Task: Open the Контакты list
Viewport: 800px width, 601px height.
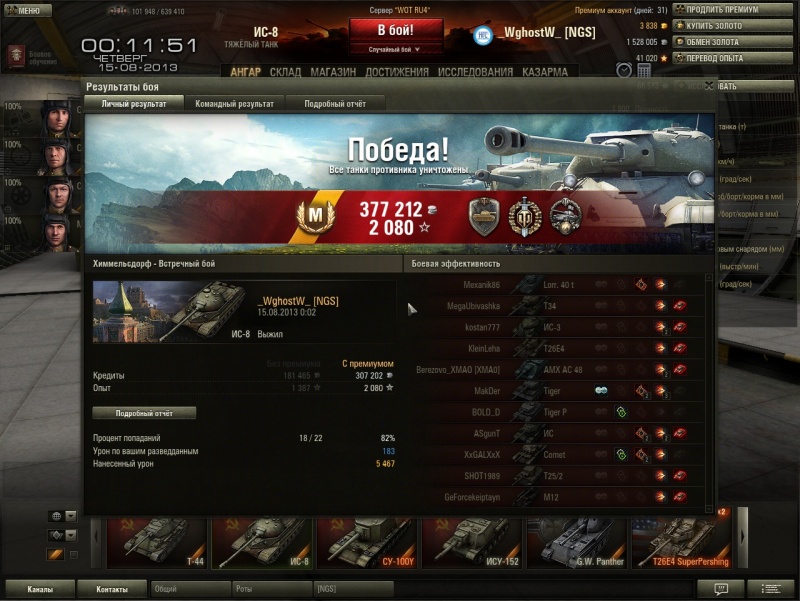Action: pos(111,589)
